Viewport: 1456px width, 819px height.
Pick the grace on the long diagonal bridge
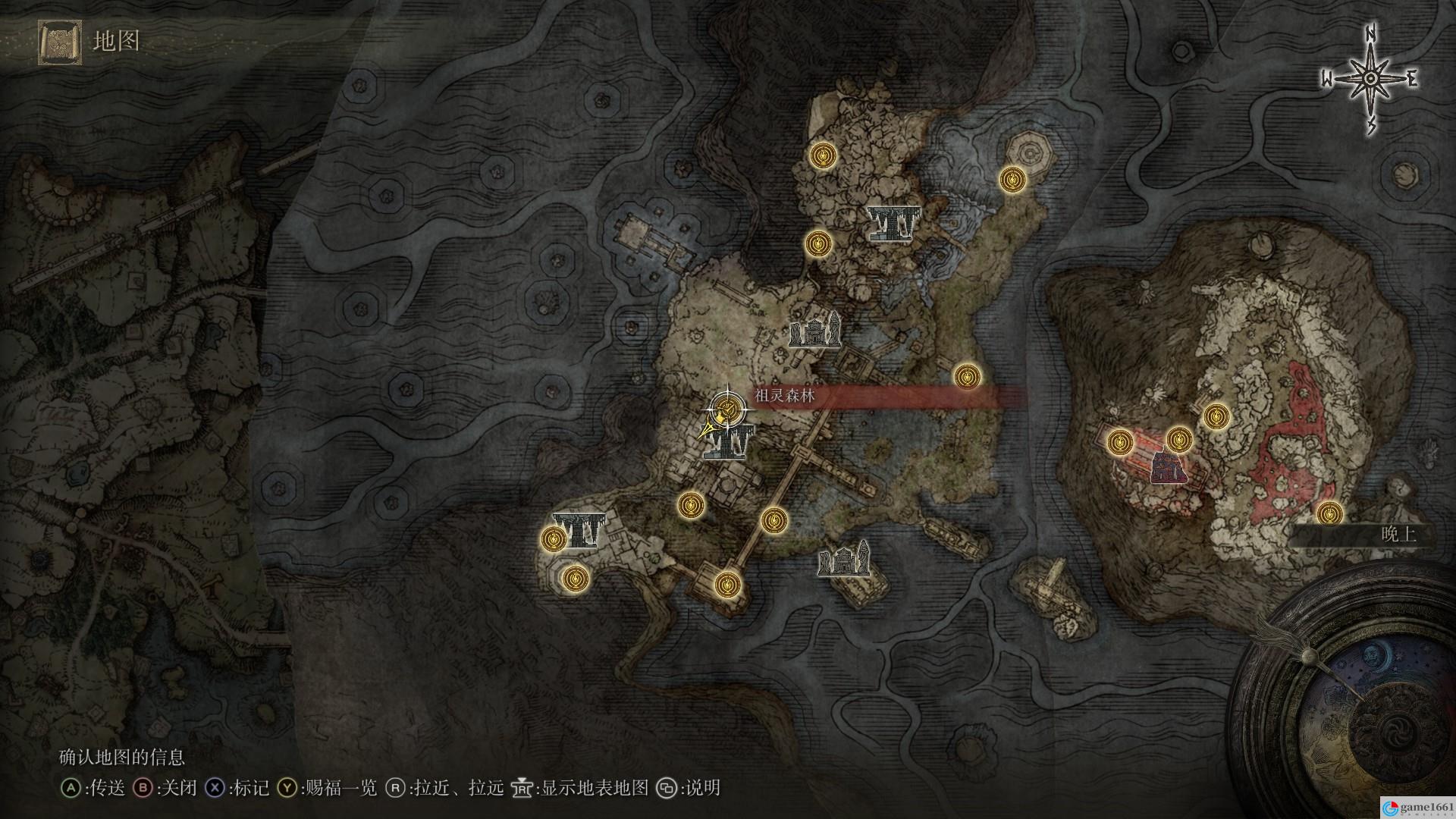tap(773, 520)
